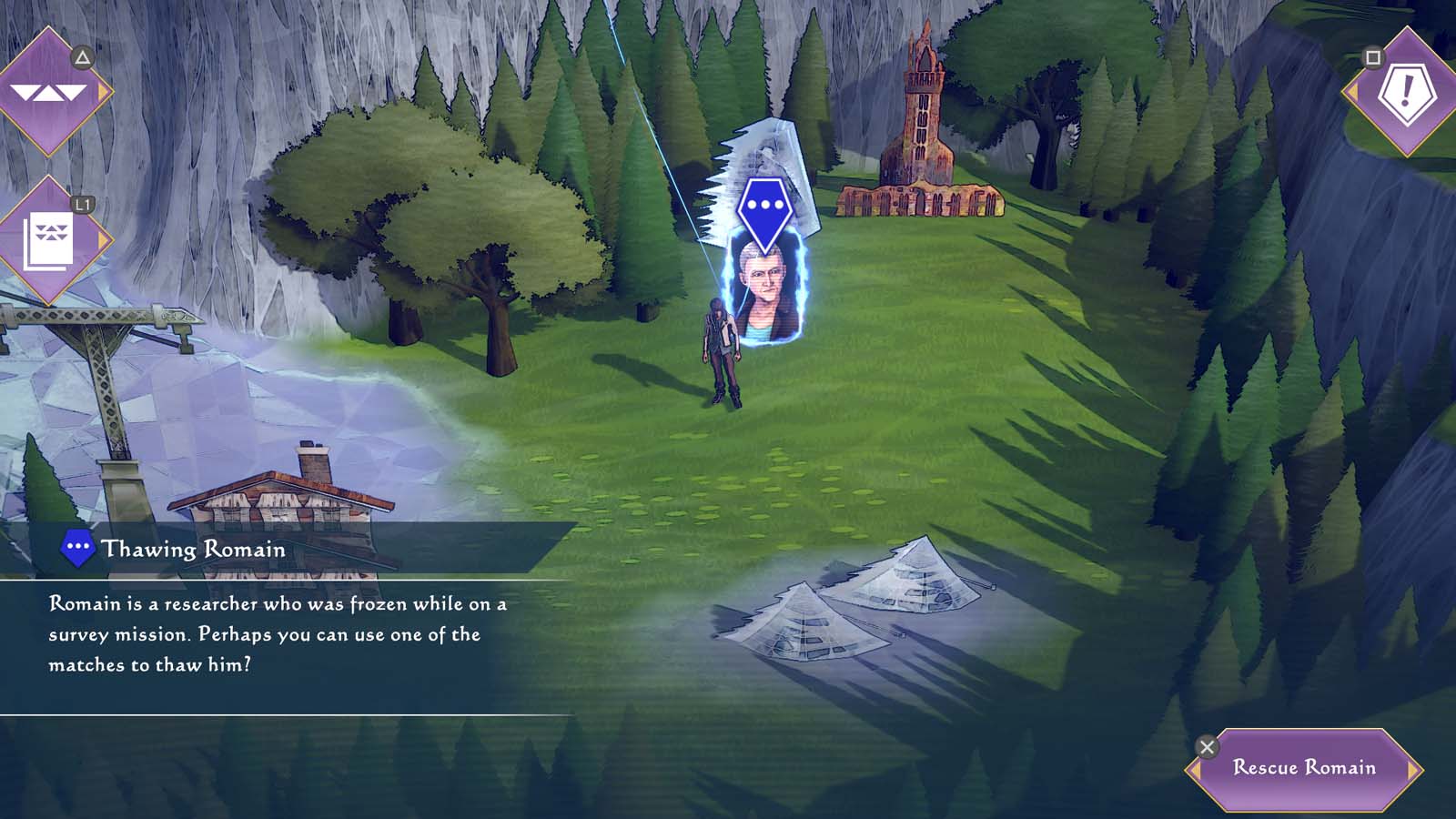Click the ruined watchtower in the background
Image resolution: width=1456 pixels, height=819 pixels.
pyautogui.click(x=922, y=118)
